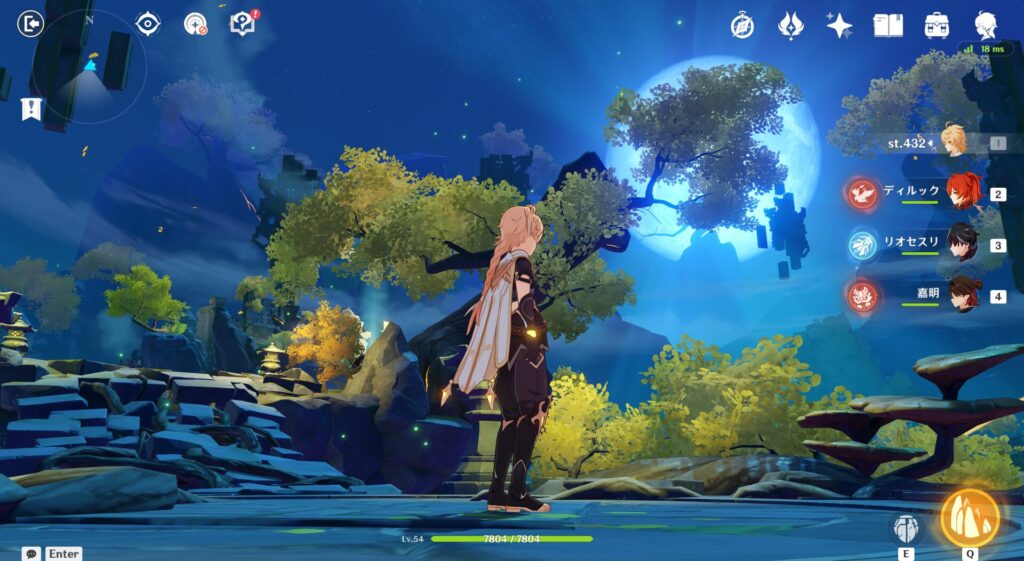
Task: Click the exit door icon
Action: [x=31, y=23]
